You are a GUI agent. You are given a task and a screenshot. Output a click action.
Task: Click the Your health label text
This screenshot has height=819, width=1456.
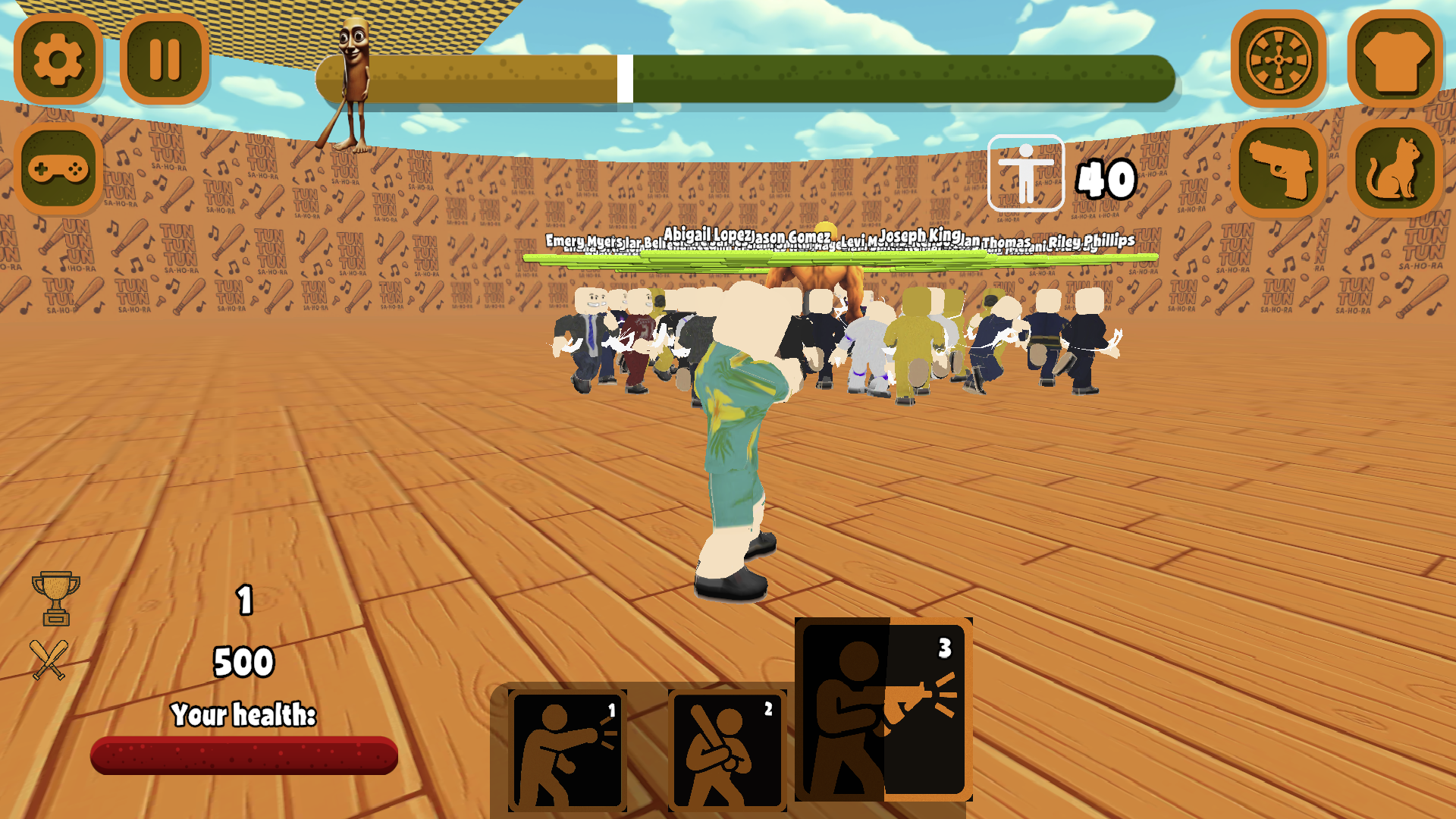click(x=244, y=714)
